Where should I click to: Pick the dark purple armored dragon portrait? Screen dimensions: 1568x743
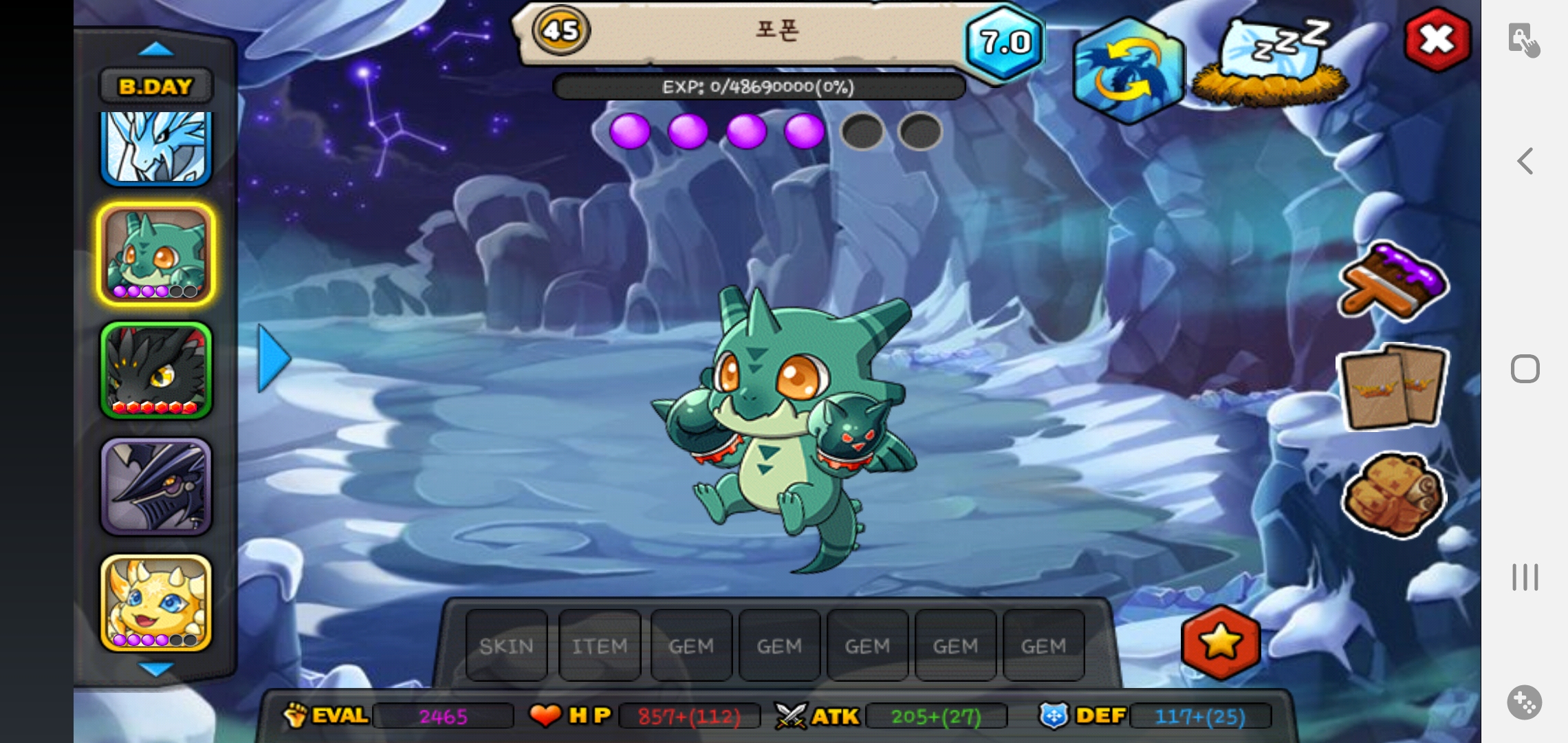[x=156, y=486]
